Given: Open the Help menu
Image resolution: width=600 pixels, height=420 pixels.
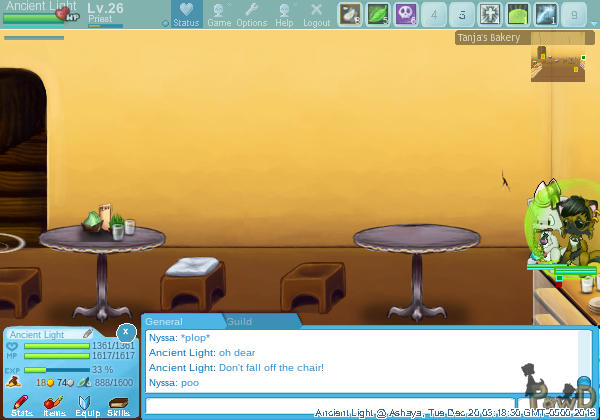Looking at the screenshot, I should pos(284,14).
